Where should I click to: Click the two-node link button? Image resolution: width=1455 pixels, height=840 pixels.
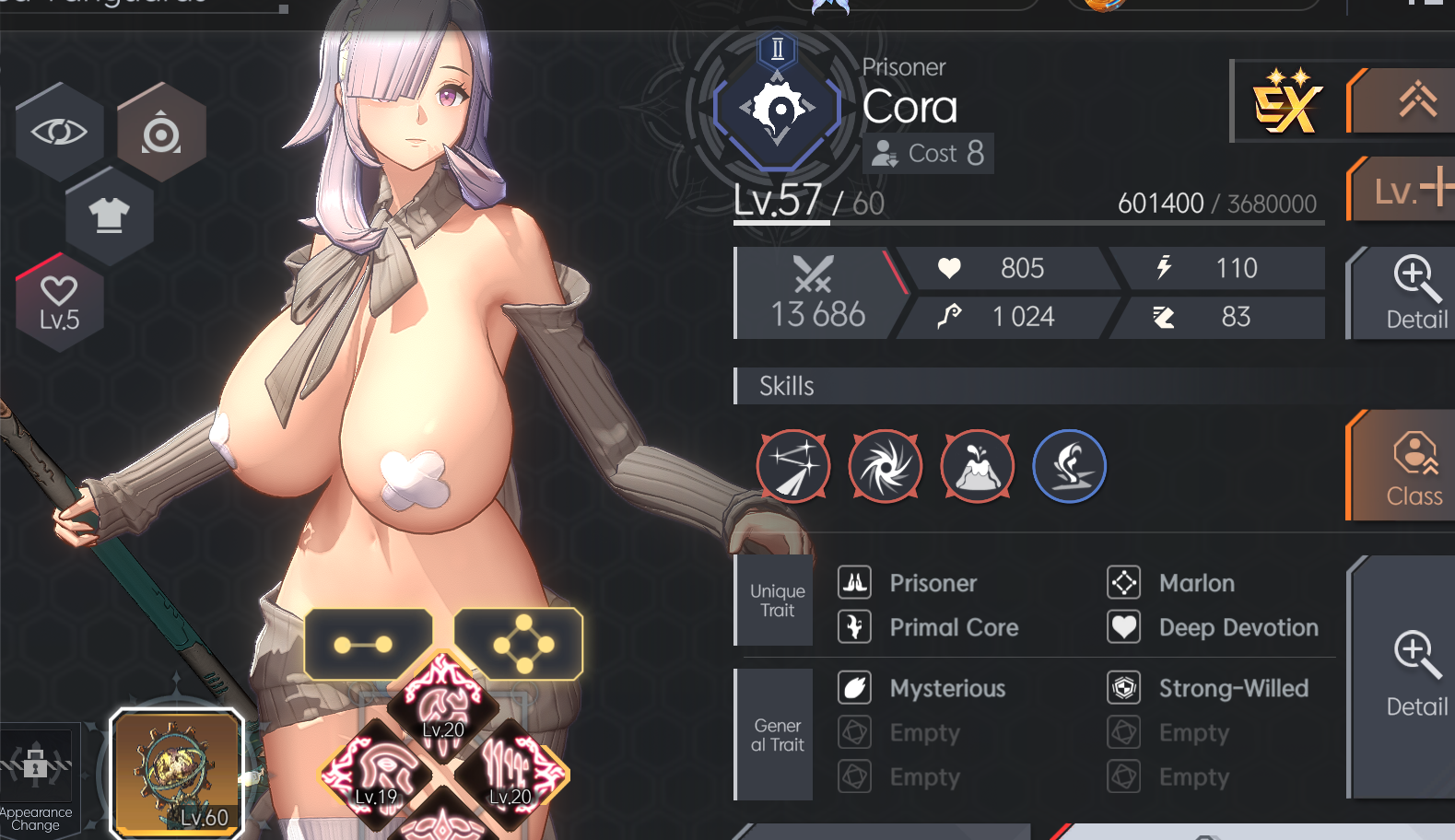pos(366,644)
